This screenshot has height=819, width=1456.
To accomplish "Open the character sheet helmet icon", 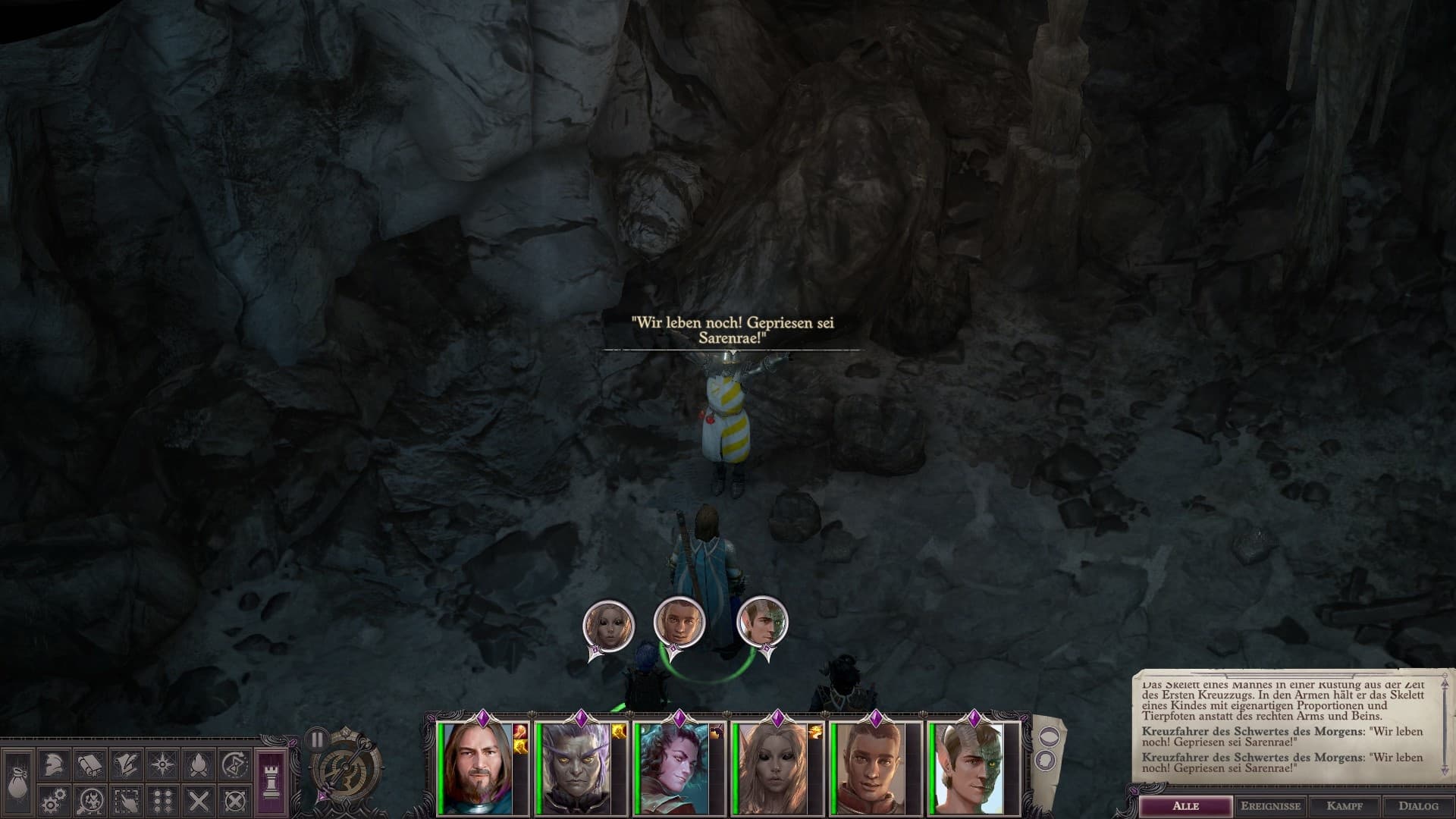I will coord(52,766).
